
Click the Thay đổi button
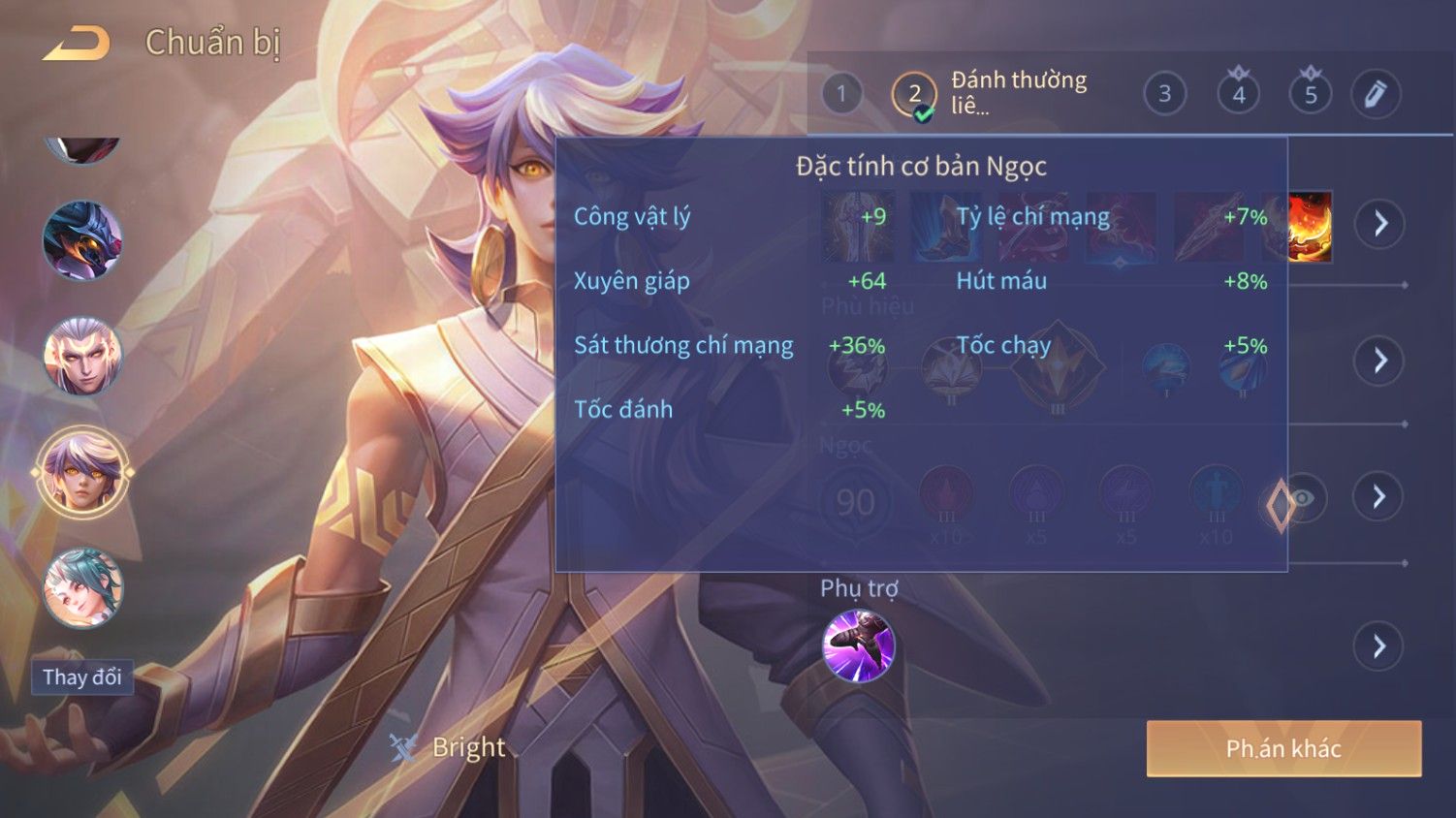pos(82,677)
